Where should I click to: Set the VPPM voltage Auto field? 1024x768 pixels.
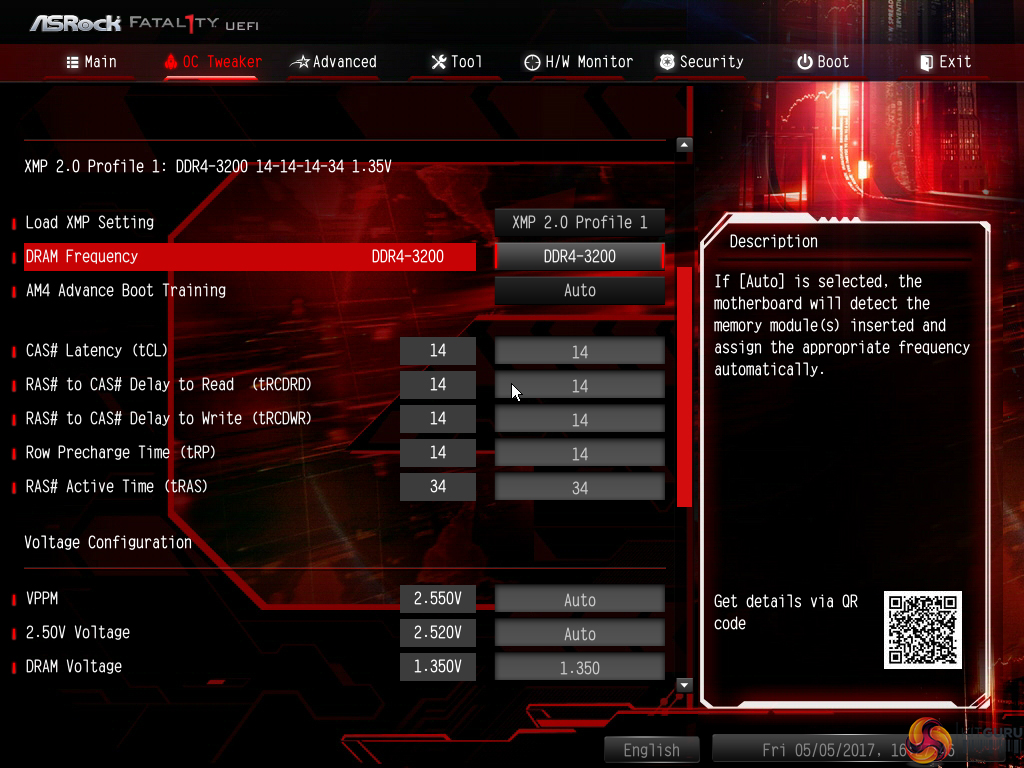click(580, 599)
